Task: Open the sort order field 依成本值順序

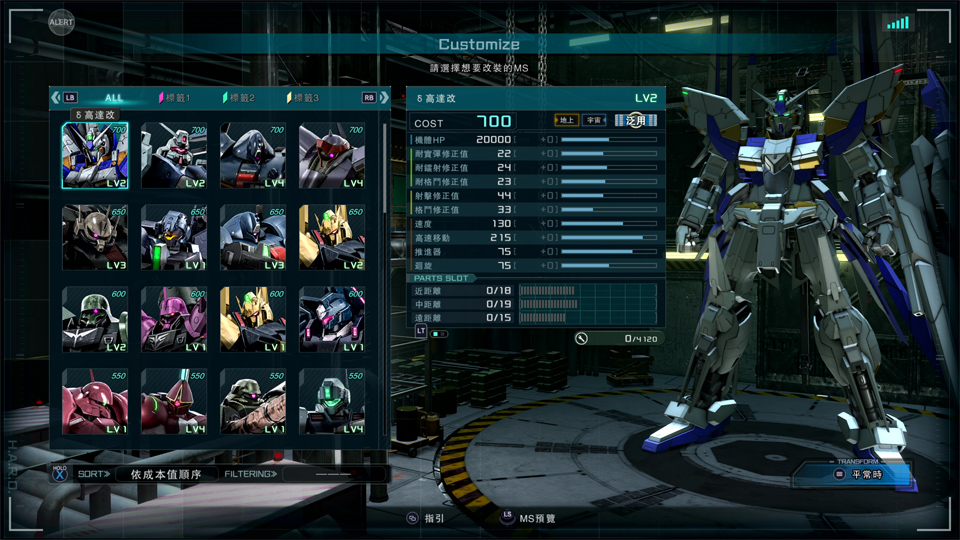Action: click(x=165, y=474)
